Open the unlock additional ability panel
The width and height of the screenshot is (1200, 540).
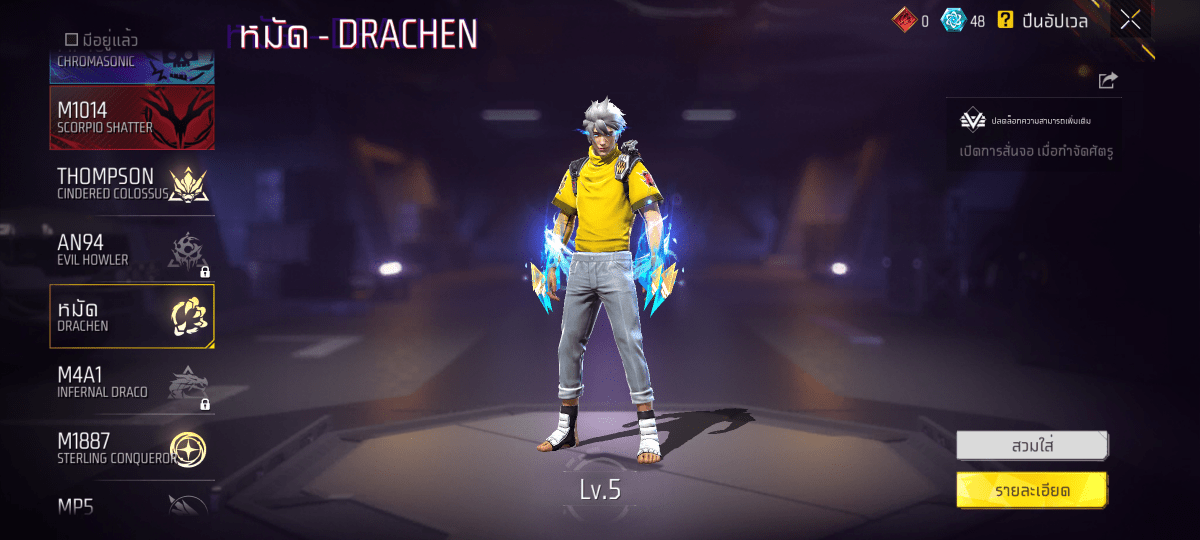coord(1033,134)
